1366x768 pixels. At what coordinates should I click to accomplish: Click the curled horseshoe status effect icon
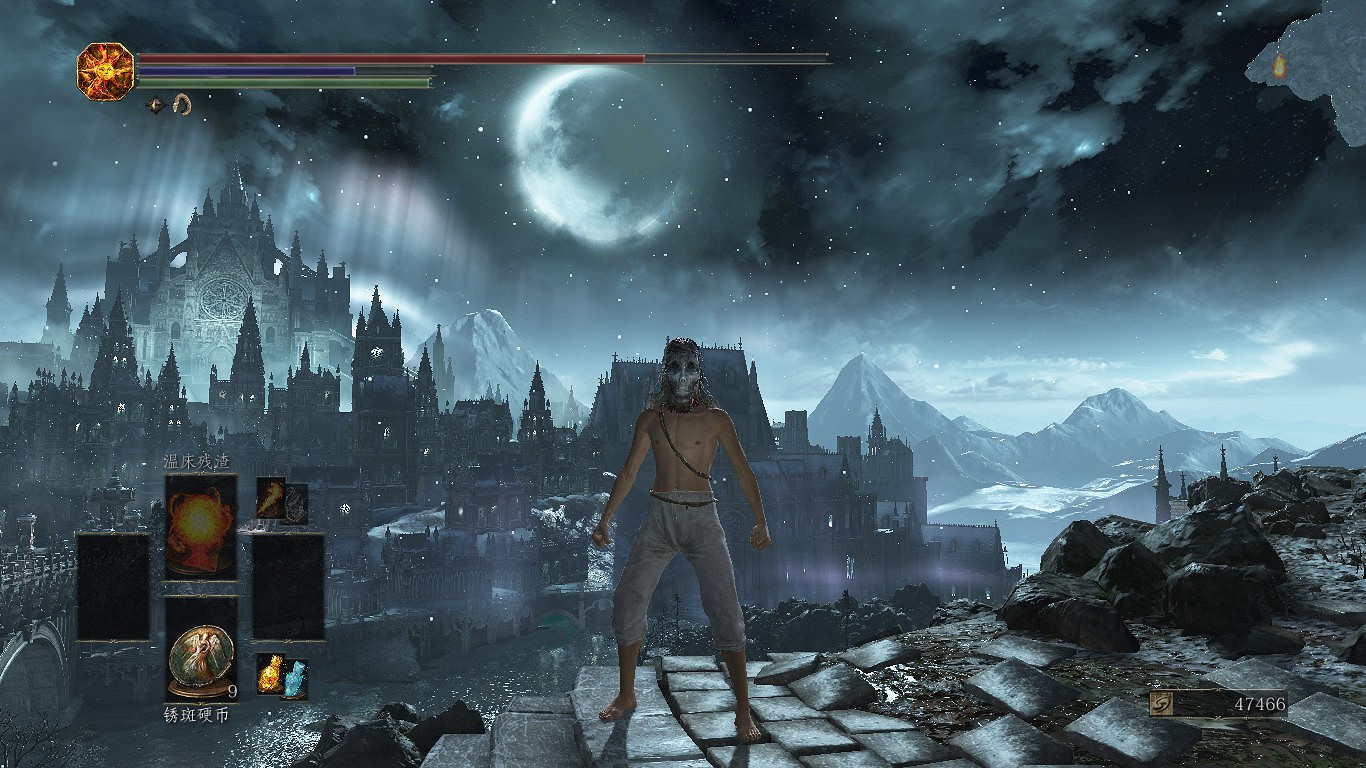click(182, 103)
